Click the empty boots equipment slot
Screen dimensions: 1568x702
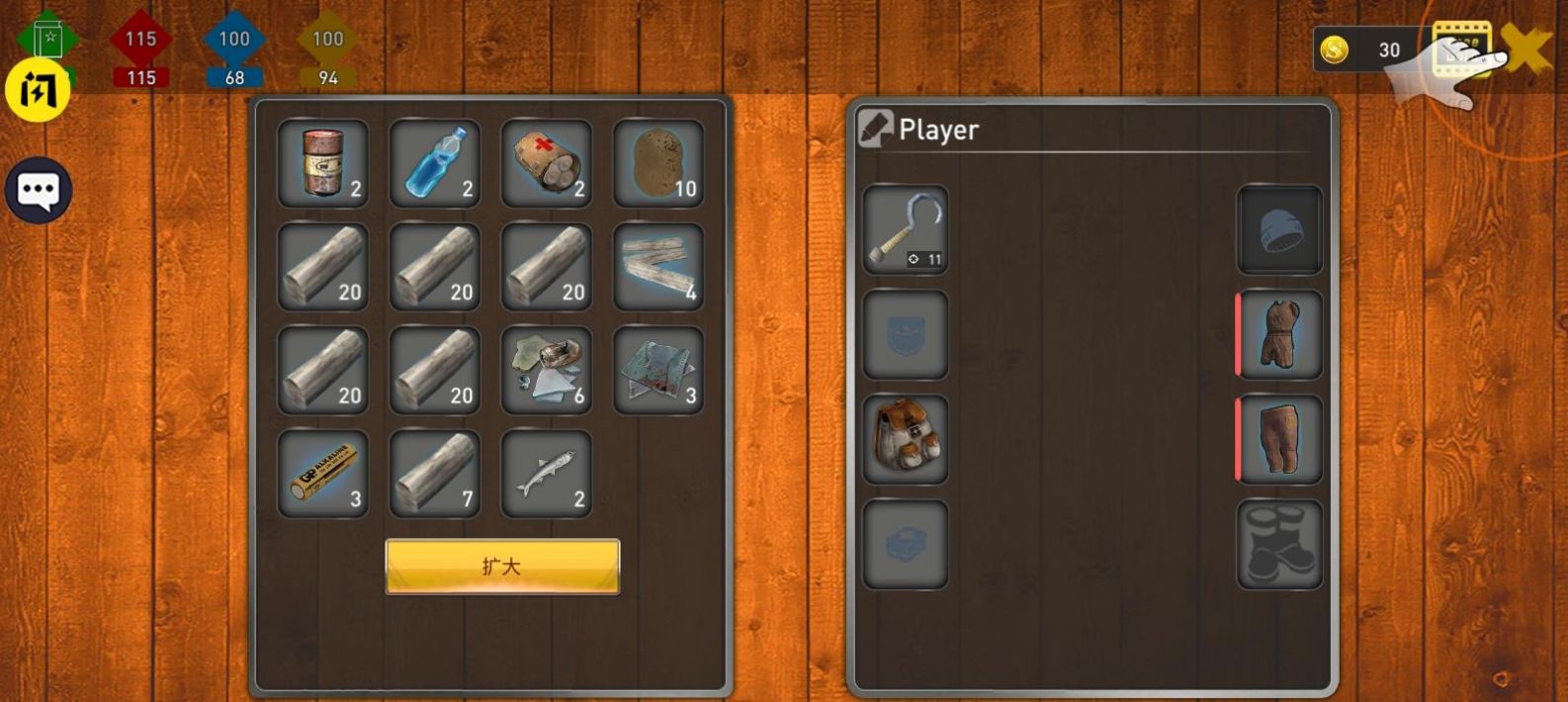click(1279, 545)
